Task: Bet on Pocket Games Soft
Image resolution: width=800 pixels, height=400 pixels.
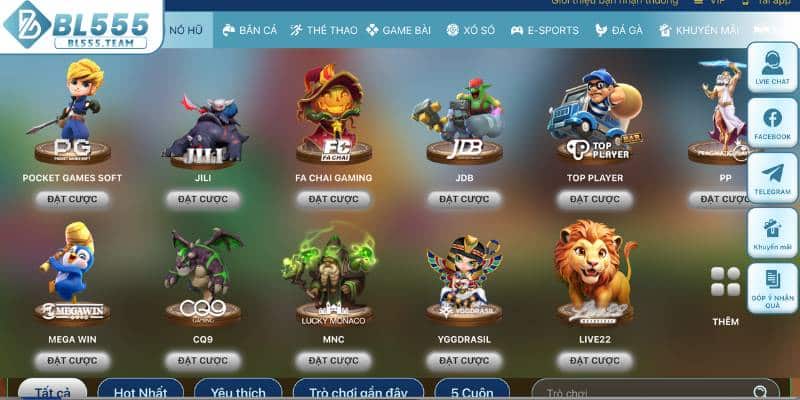Action: (x=72, y=199)
